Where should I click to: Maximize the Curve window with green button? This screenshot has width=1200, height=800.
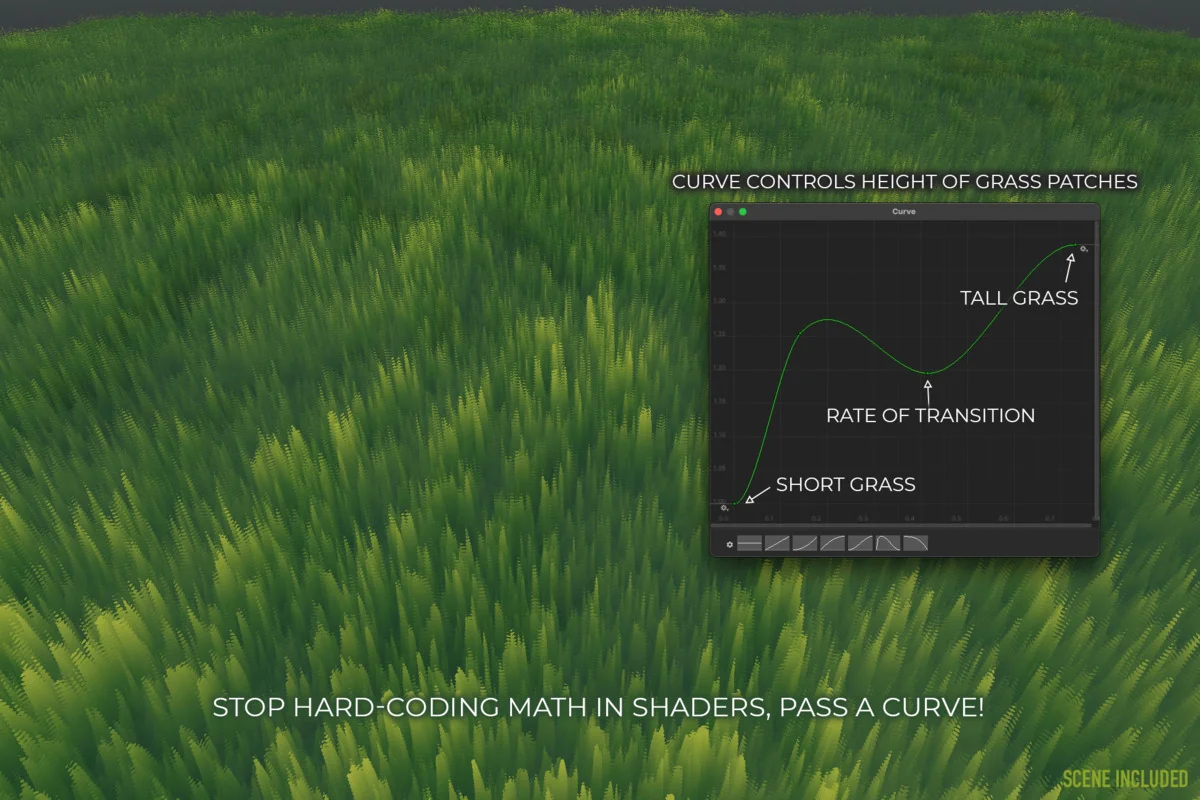pyautogui.click(x=743, y=212)
